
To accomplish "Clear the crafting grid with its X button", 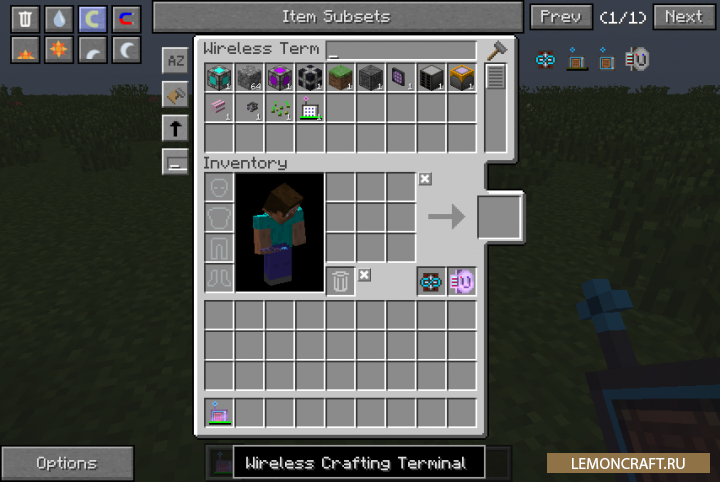I will click(x=425, y=179).
